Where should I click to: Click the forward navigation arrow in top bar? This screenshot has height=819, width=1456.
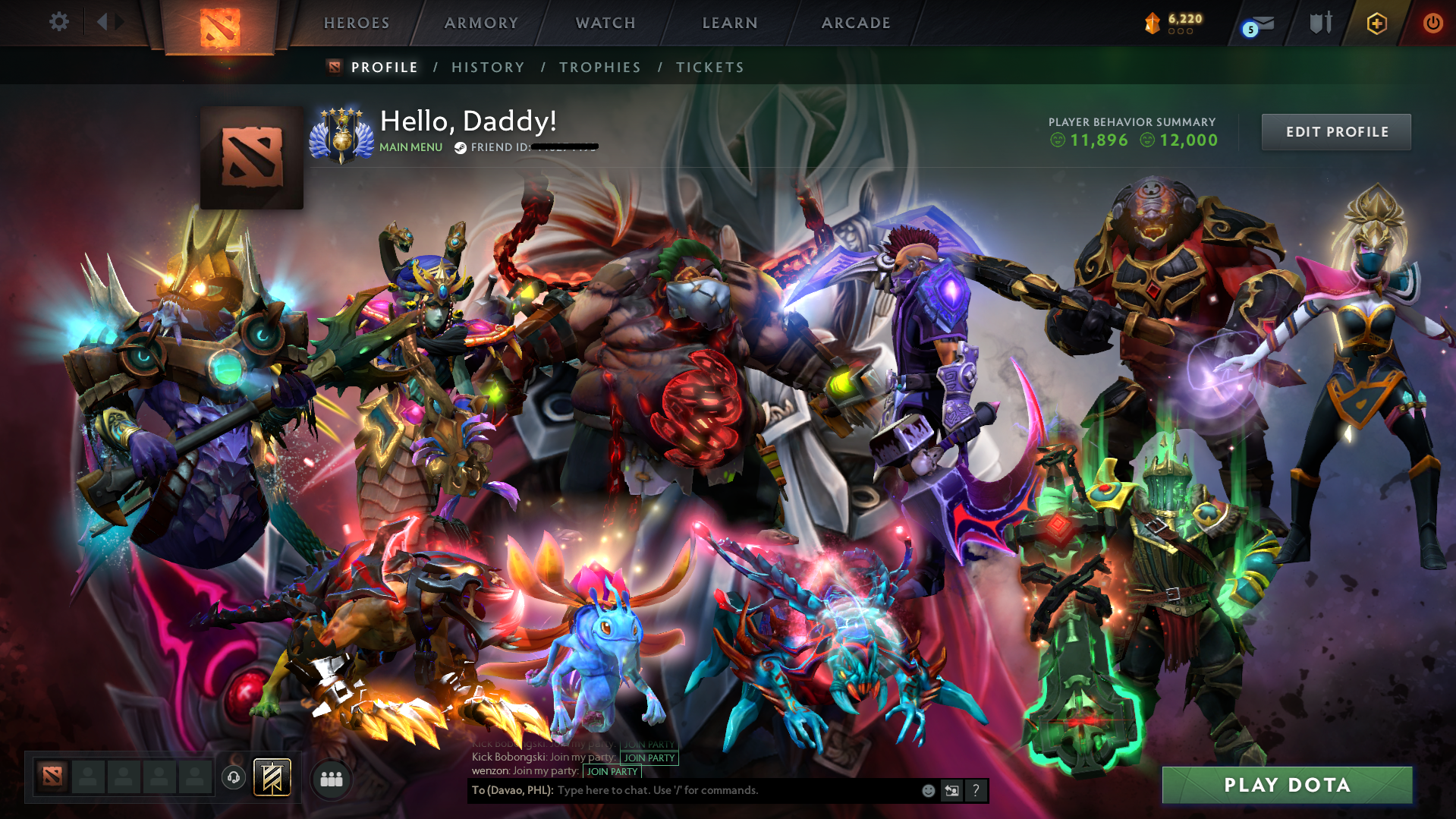point(119,21)
